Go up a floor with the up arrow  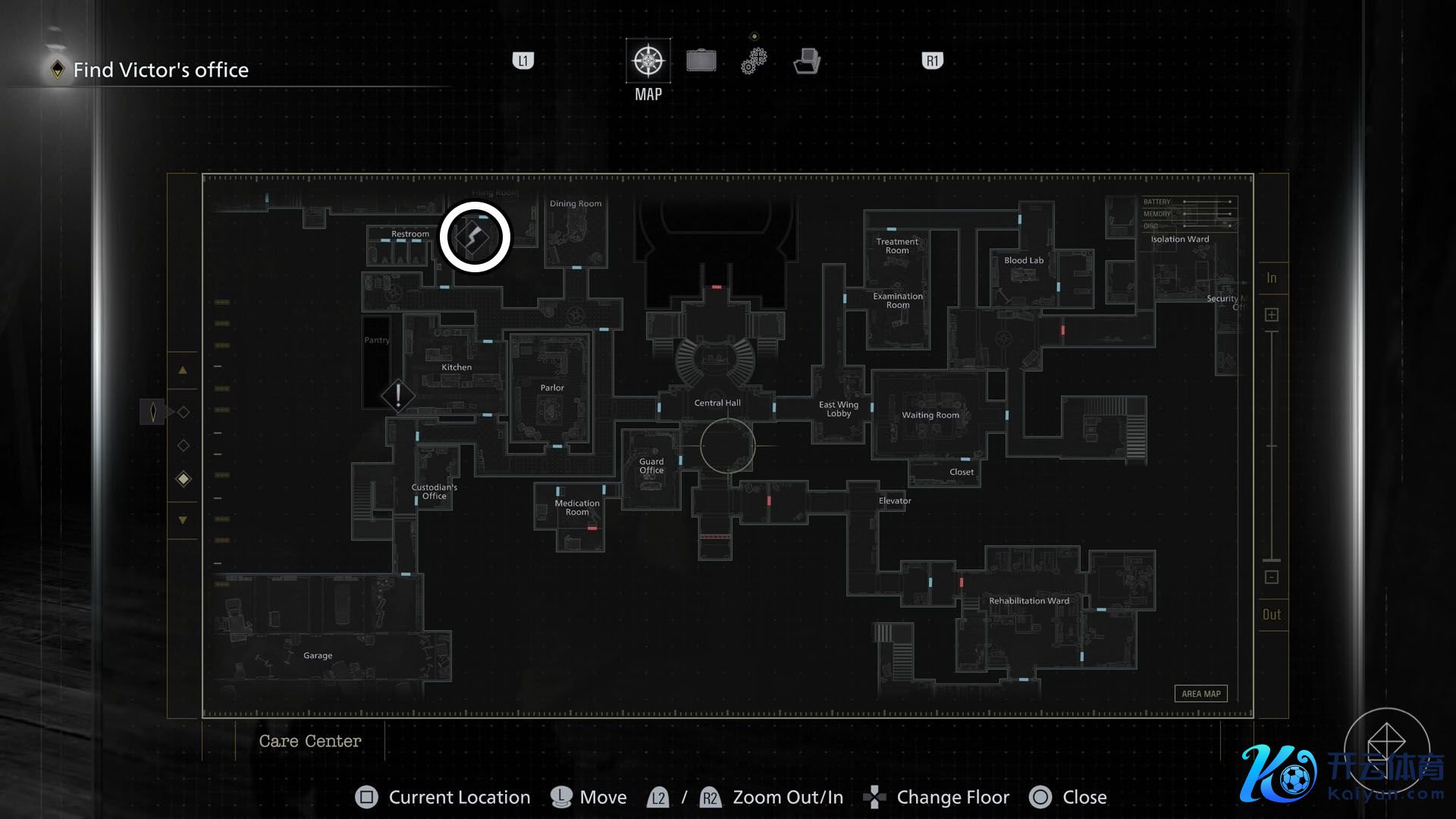coord(183,371)
